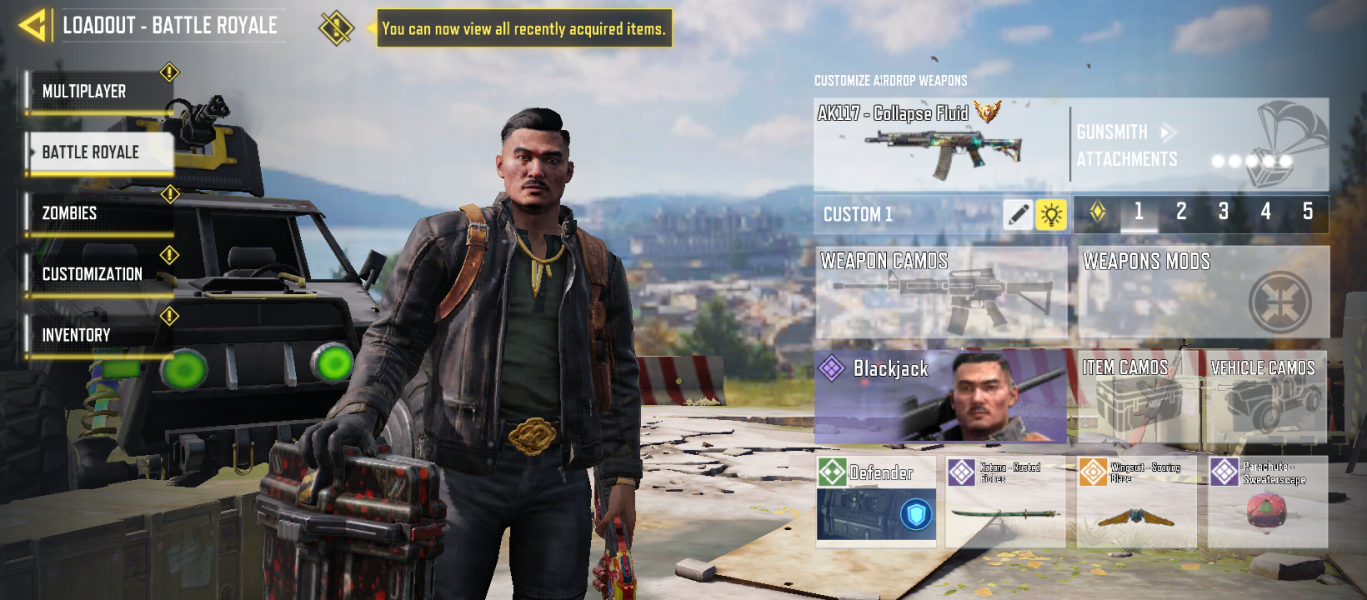Image resolution: width=1367 pixels, height=600 pixels.
Task: Switch to loadout slot 3
Action: click(1223, 212)
